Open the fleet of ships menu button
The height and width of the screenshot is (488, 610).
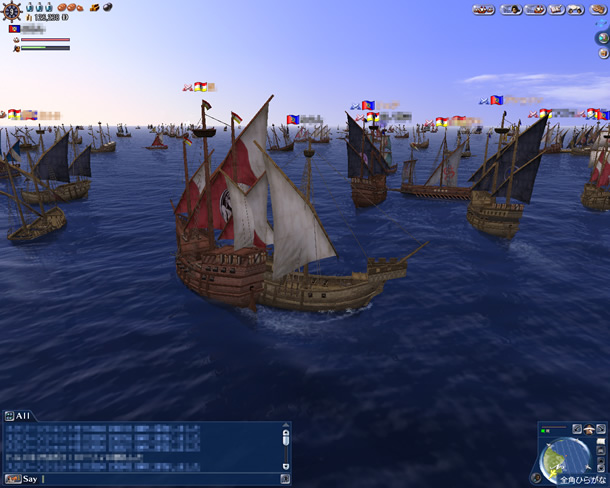(484, 9)
